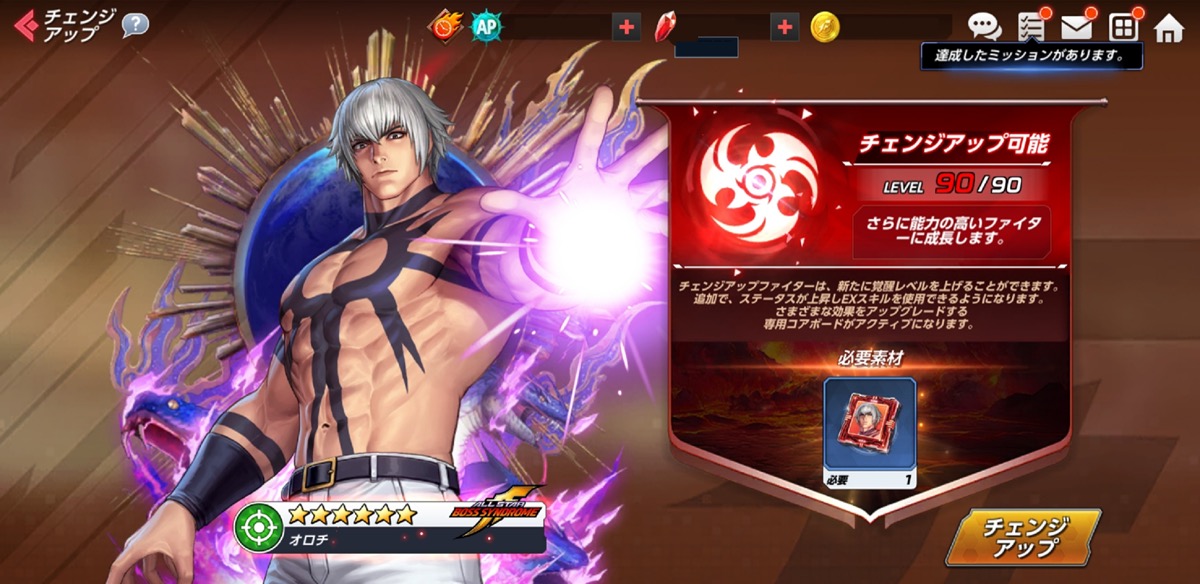Add AP with the plus button
Image resolution: width=1200 pixels, height=584 pixels.
[627, 27]
